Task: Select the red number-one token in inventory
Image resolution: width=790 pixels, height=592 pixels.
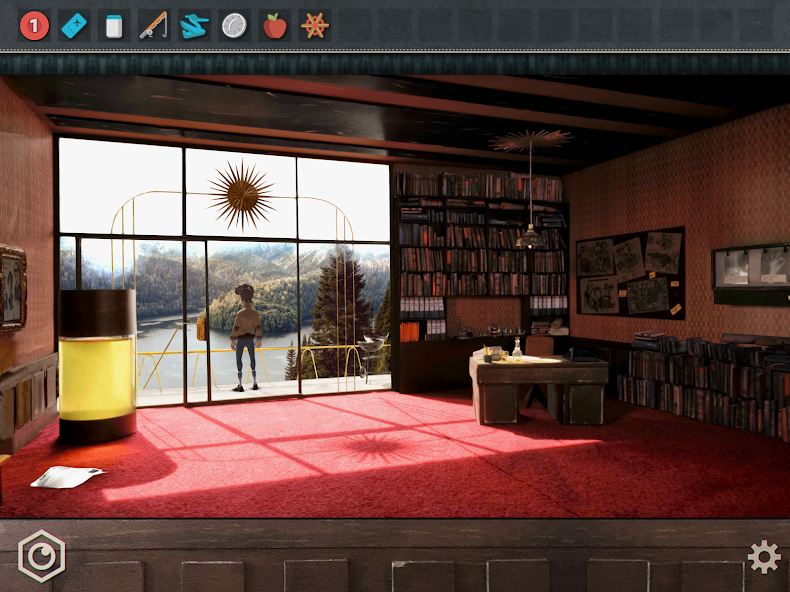Action: [x=34, y=26]
